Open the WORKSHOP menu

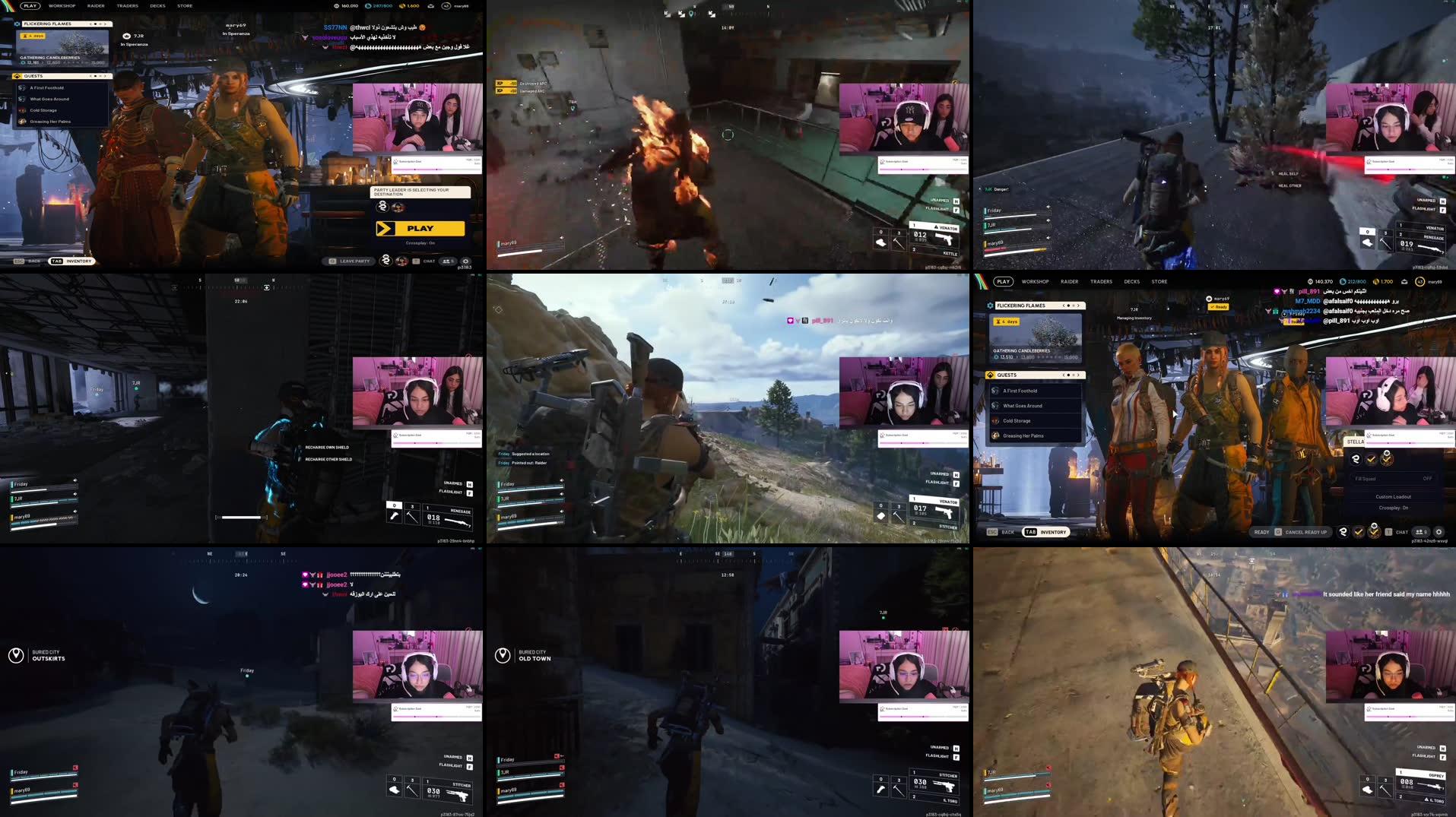click(1035, 281)
